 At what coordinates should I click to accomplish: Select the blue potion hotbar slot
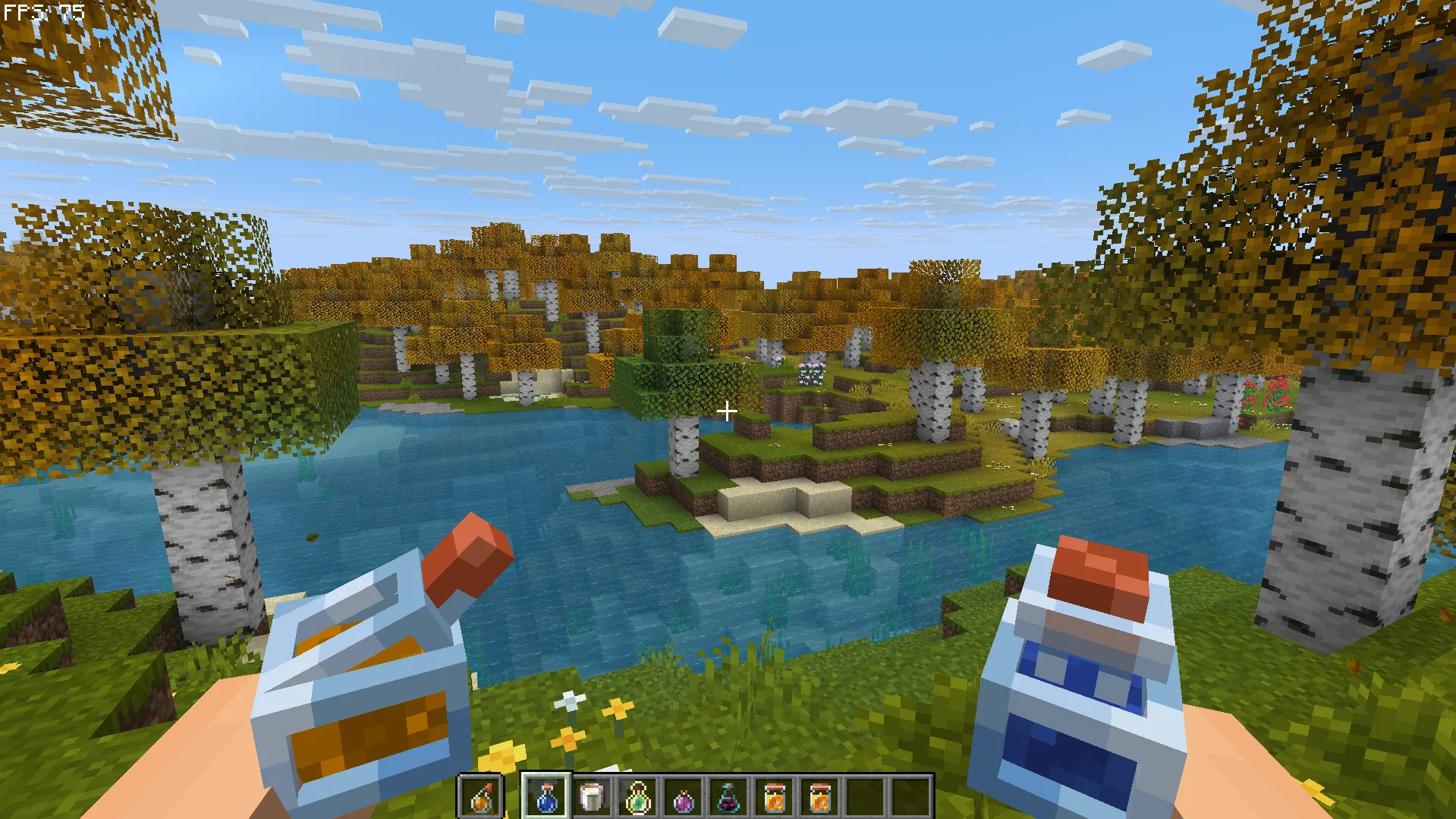click(x=546, y=797)
